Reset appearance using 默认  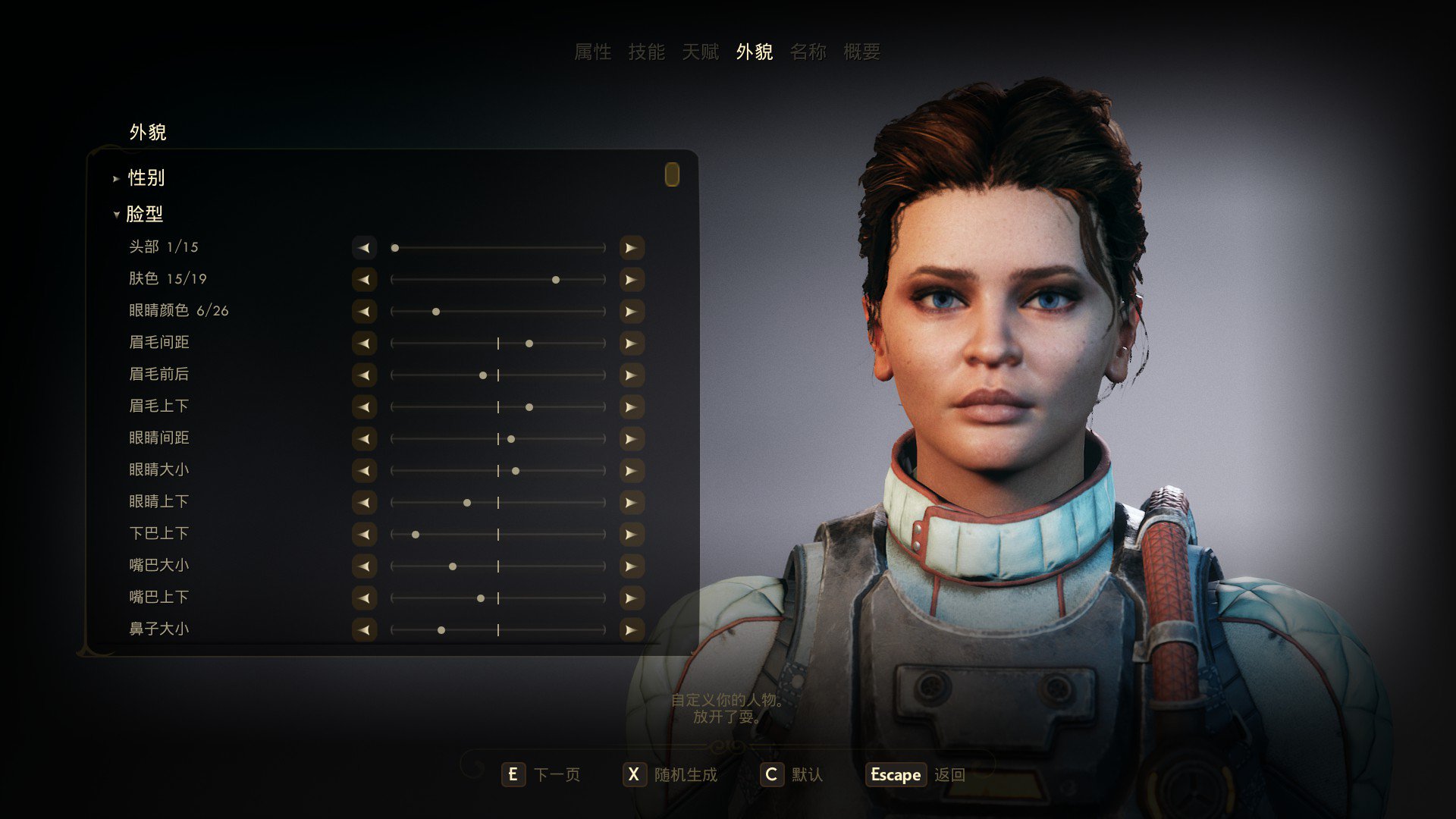pos(792,774)
